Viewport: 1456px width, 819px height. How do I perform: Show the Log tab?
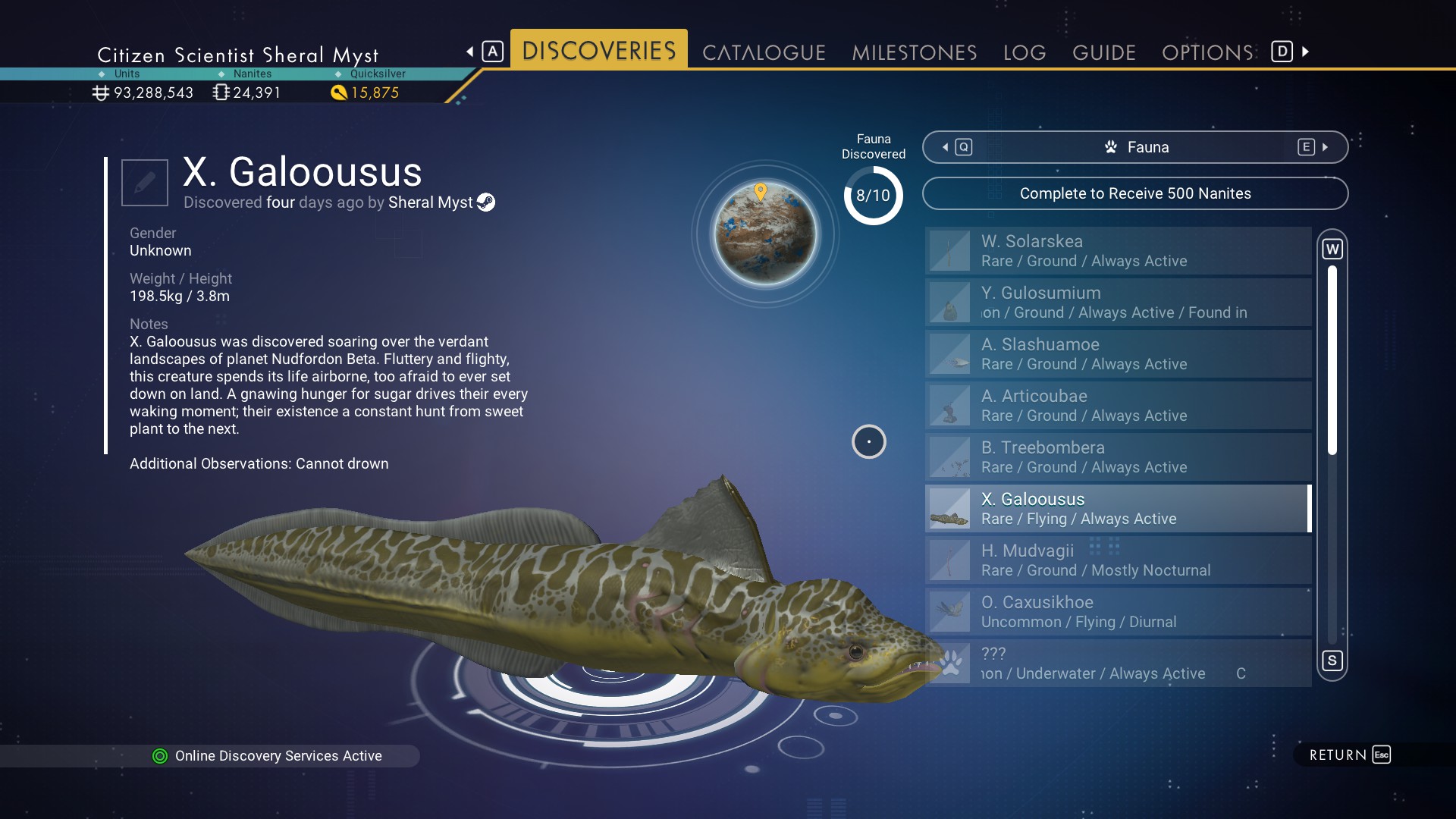[x=1024, y=52]
